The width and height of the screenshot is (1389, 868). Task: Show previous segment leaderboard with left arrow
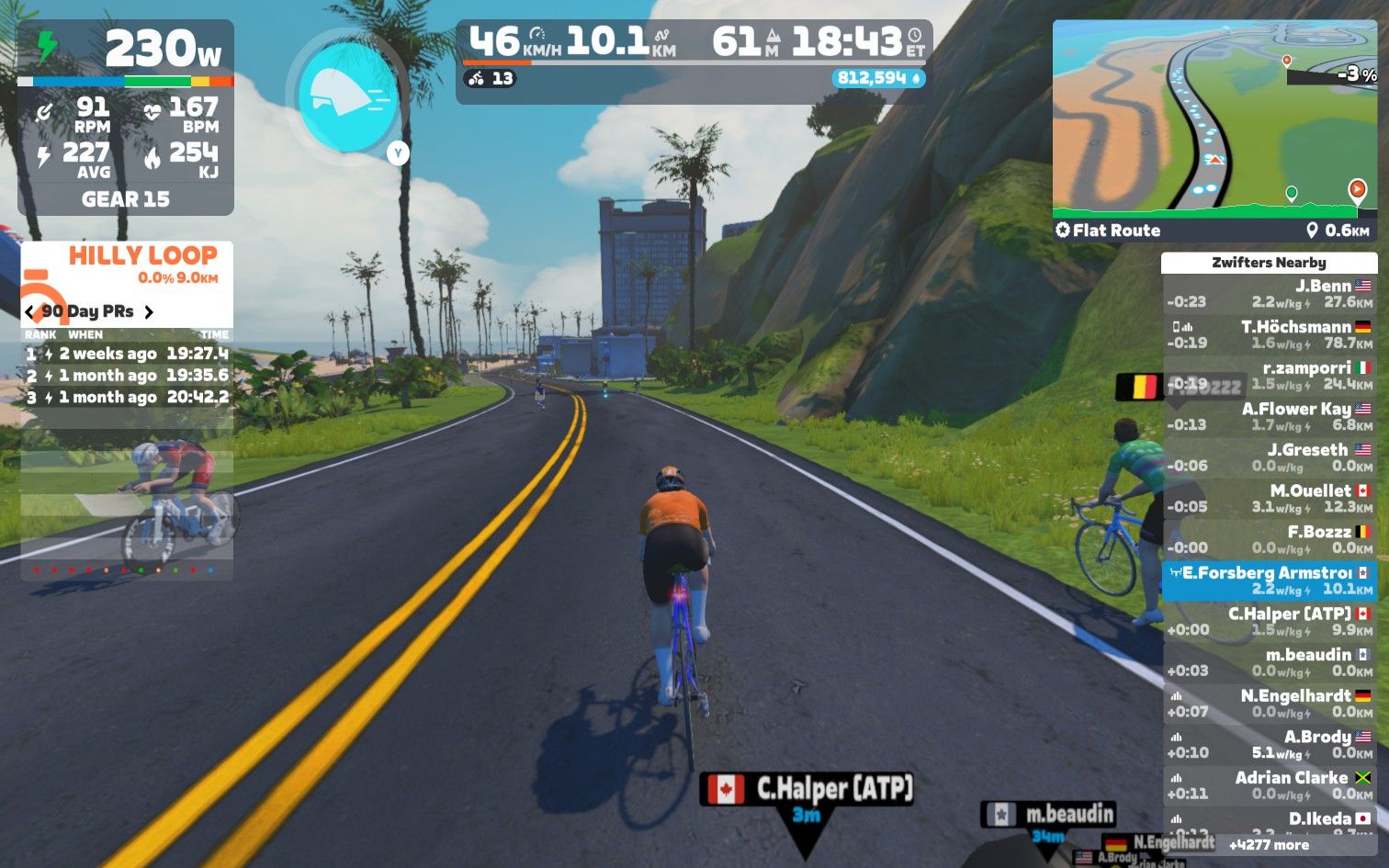point(29,311)
